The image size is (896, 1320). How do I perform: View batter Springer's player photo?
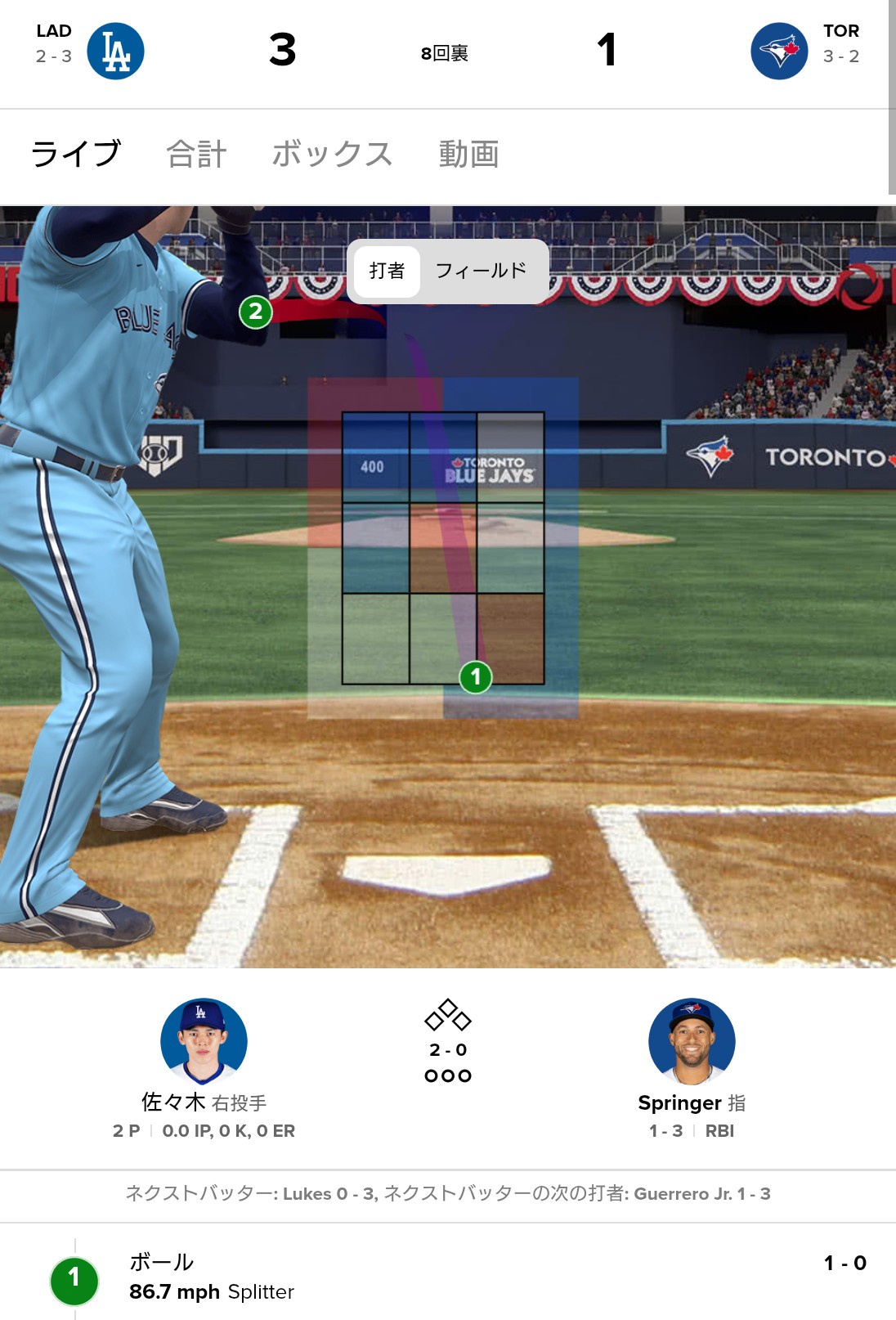692,1041
